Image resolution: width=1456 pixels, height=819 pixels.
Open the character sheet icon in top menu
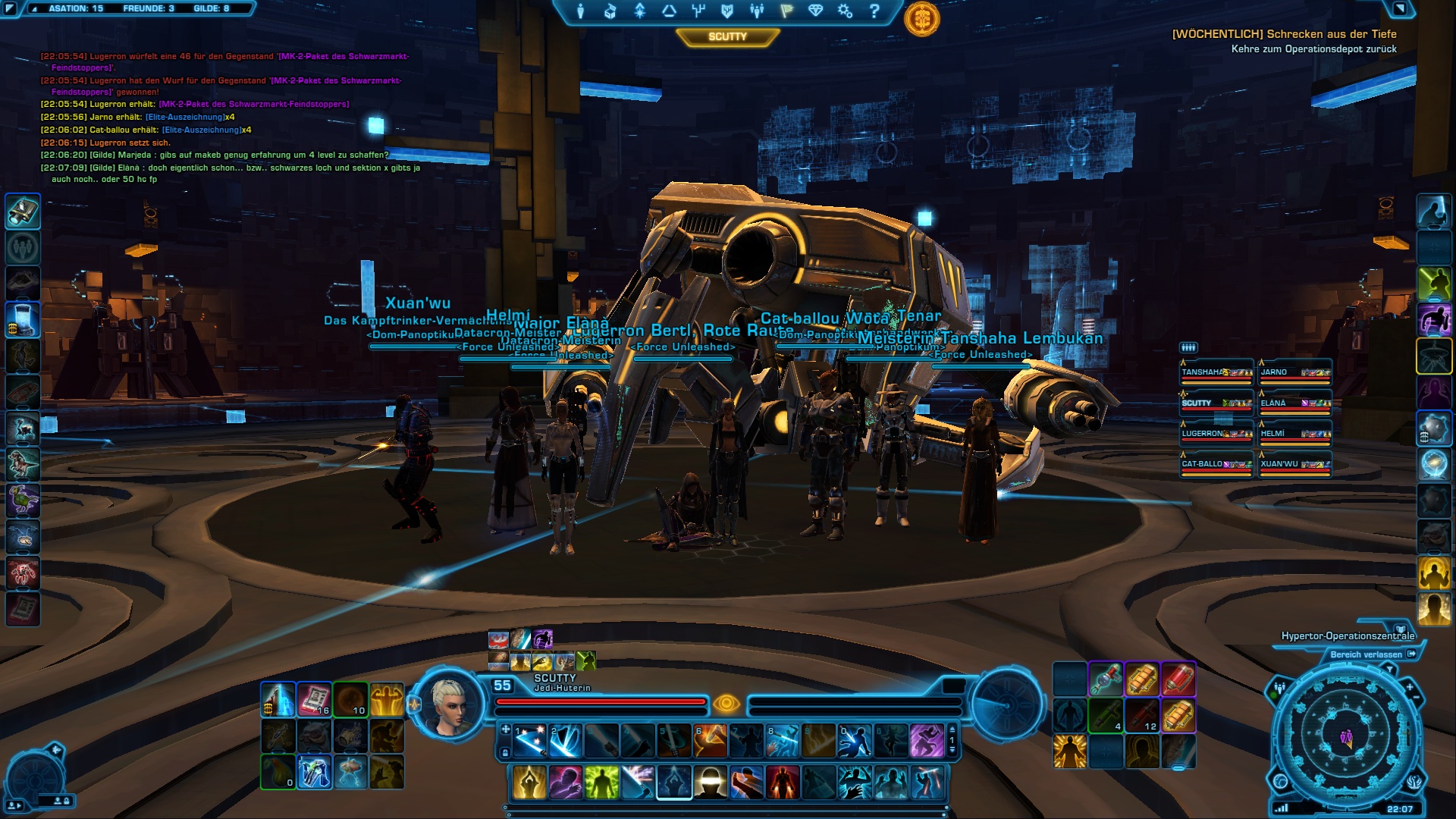point(580,11)
